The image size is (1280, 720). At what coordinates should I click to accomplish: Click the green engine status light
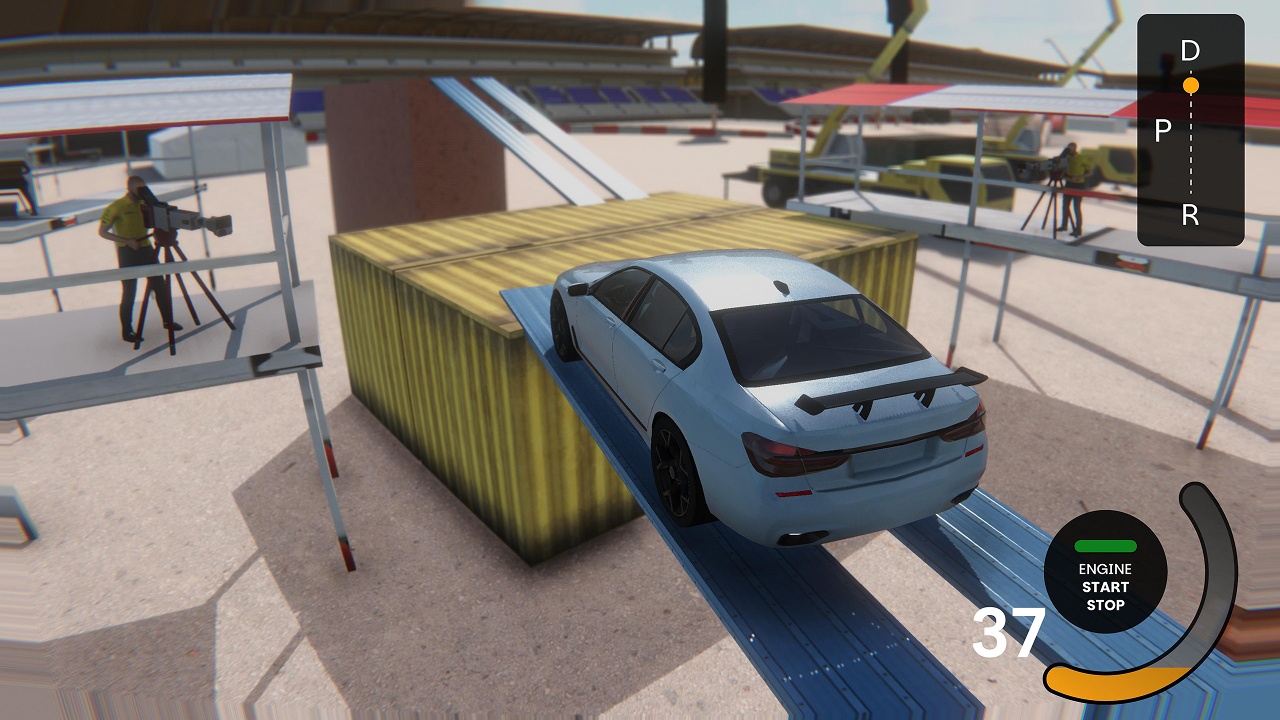1104,547
